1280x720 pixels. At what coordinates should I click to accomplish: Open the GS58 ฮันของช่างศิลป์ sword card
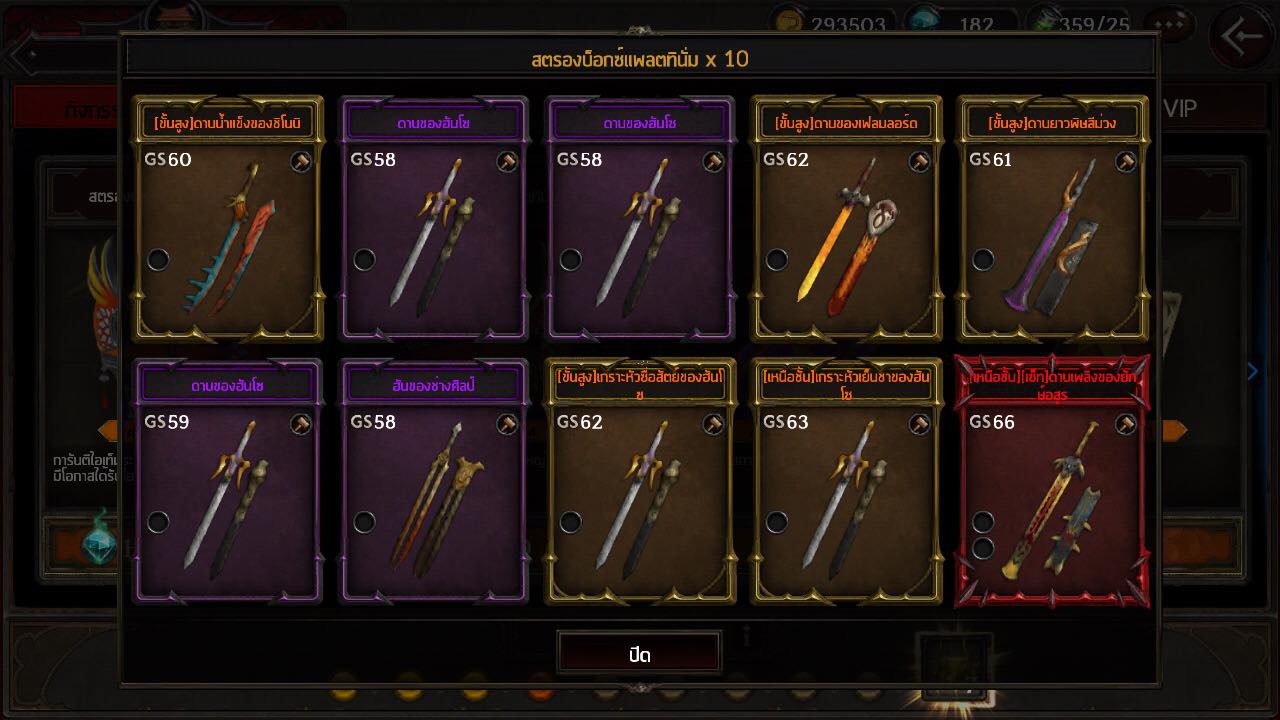(x=434, y=483)
